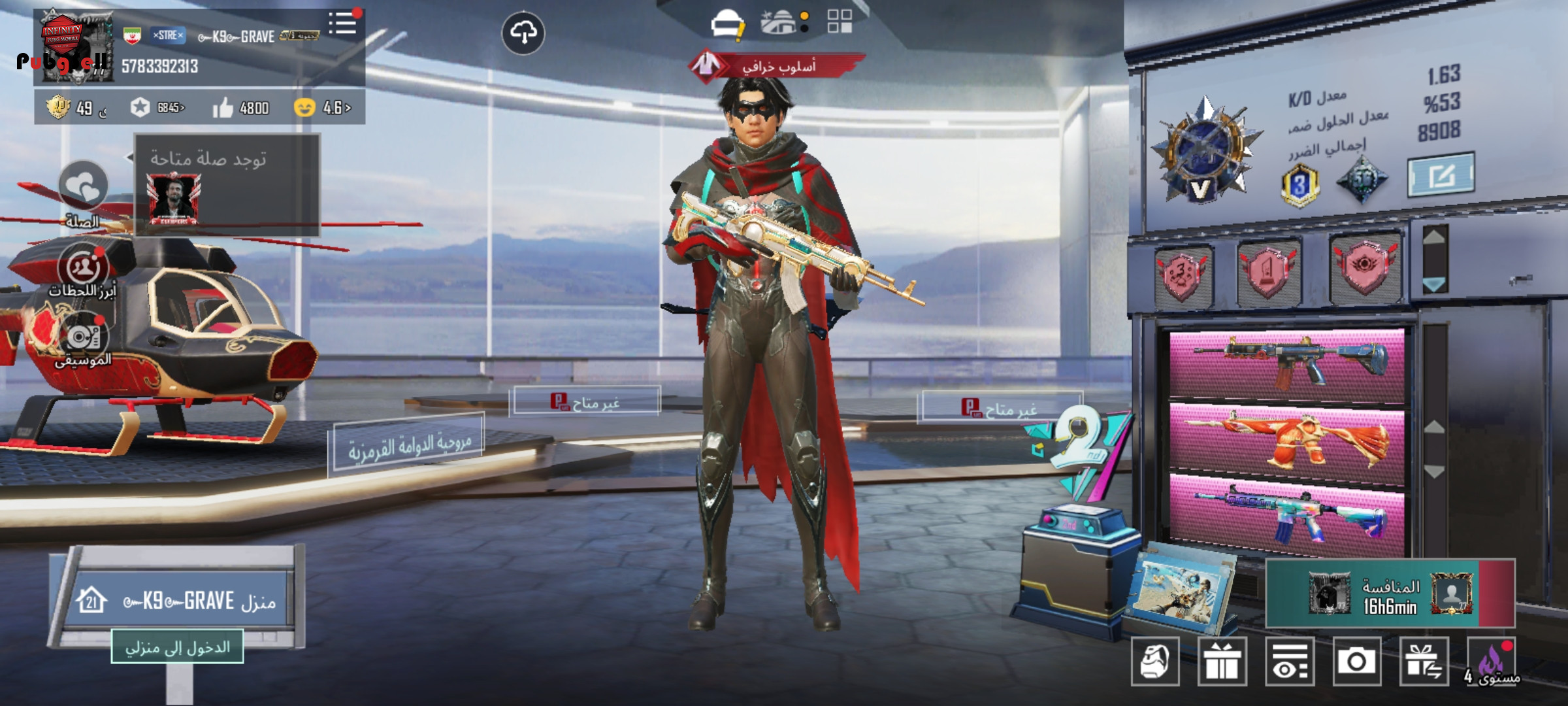The image size is (1568, 706).
Task: Open the purple flame level icon
Action: (1492, 662)
